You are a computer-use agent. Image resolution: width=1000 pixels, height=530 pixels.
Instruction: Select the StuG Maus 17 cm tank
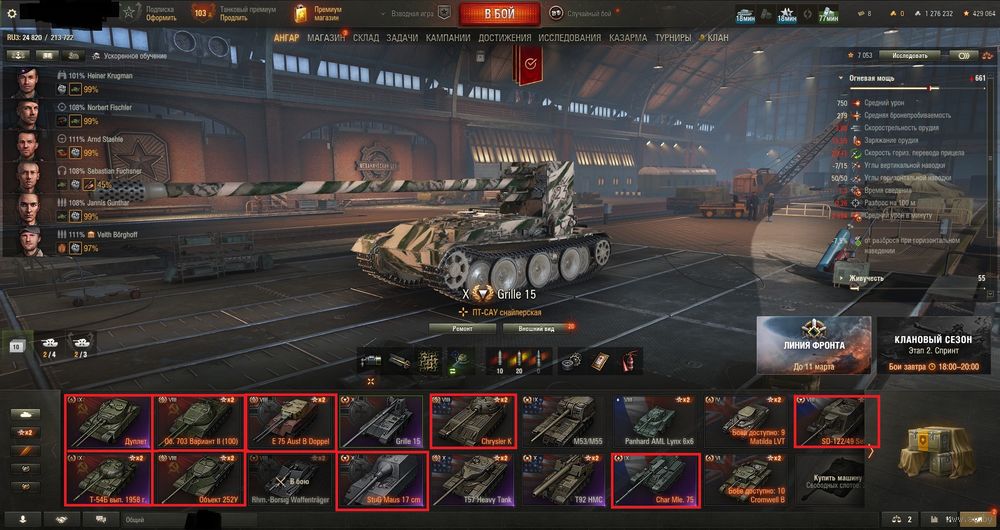pyautogui.click(x=380, y=480)
